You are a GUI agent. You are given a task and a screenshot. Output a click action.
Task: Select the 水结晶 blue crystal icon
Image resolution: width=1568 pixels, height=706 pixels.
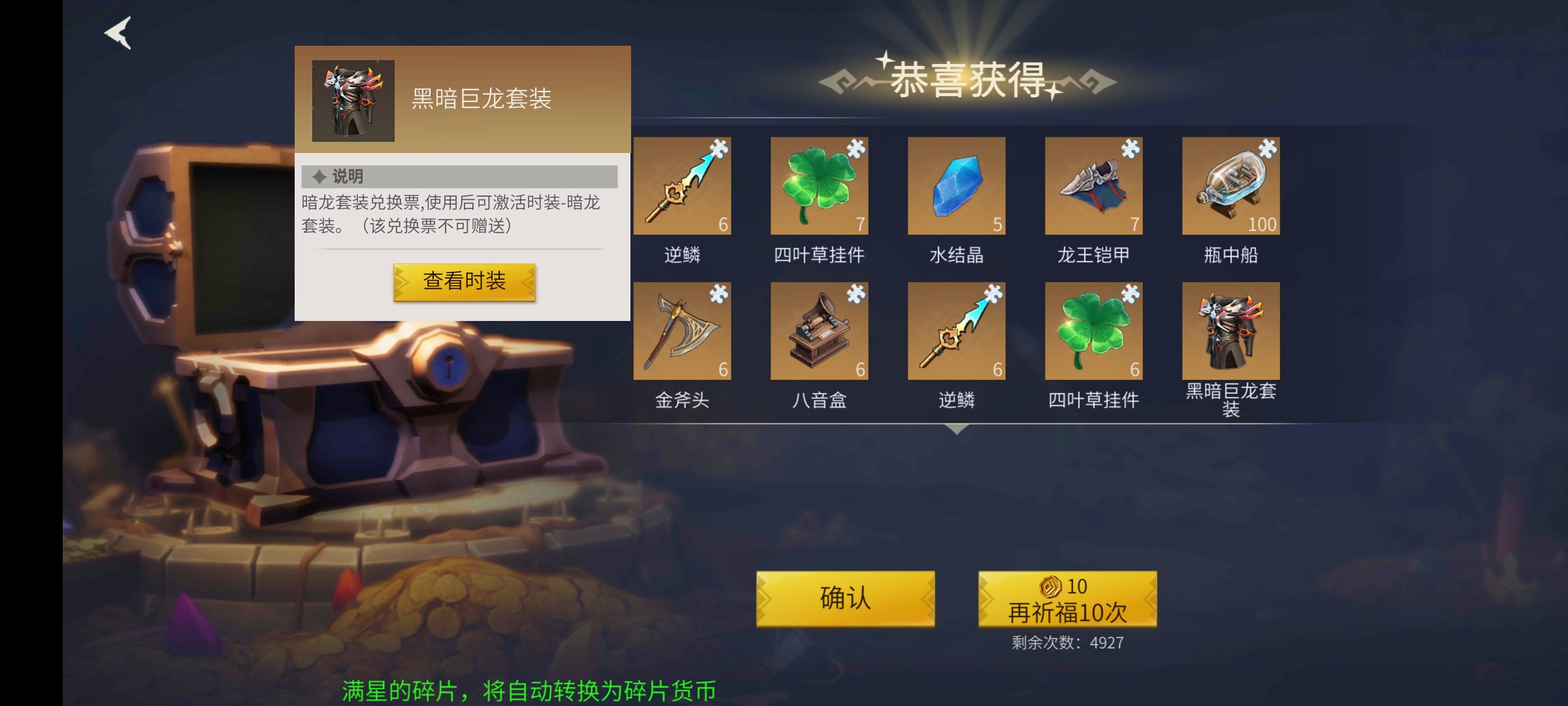[x=956, y=186]
